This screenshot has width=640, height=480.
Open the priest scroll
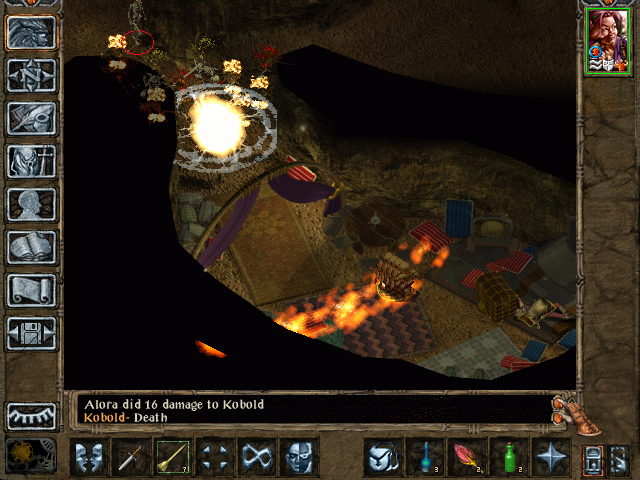pos(32,290)
